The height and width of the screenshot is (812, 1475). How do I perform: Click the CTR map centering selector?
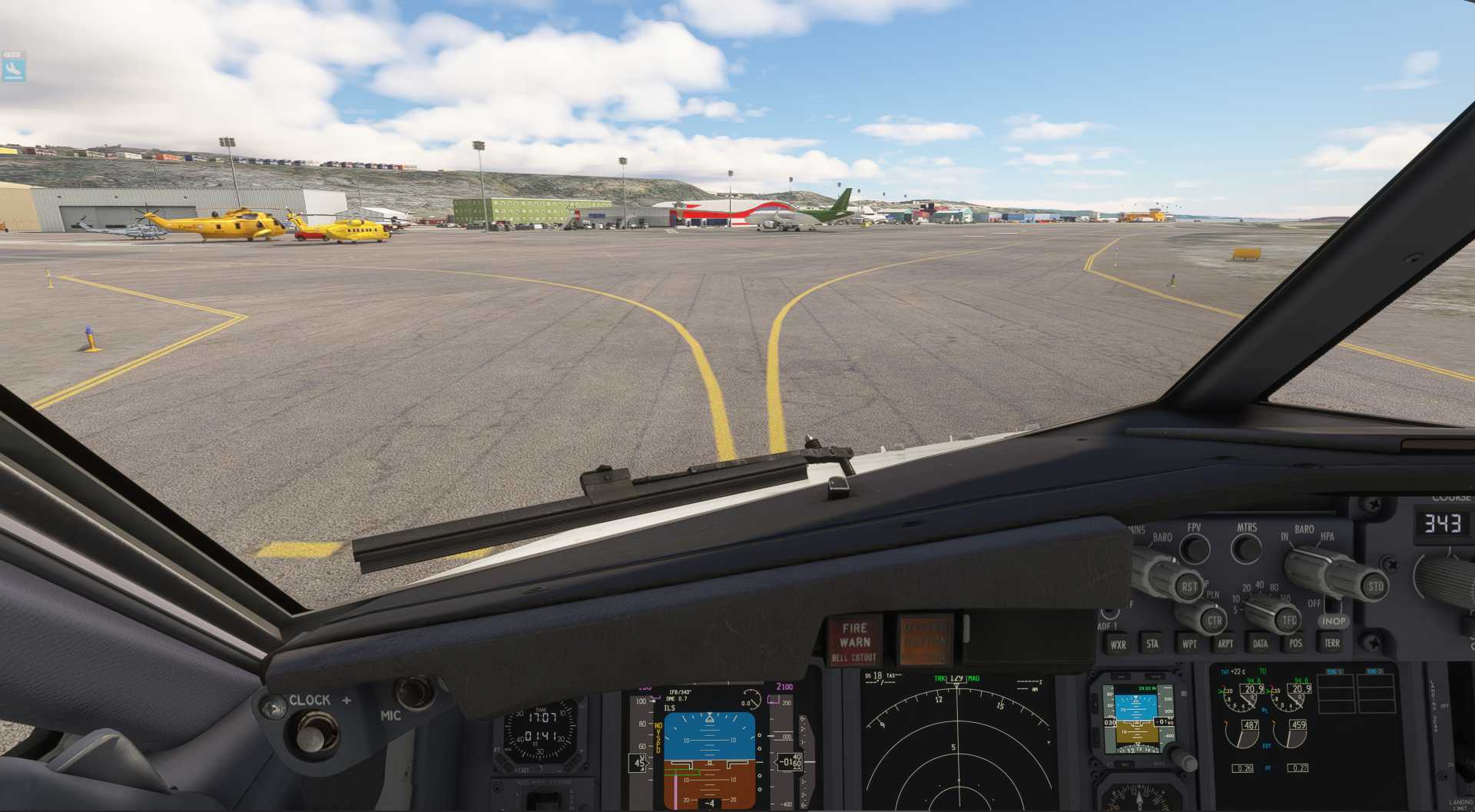click(x=1215, y=620)
